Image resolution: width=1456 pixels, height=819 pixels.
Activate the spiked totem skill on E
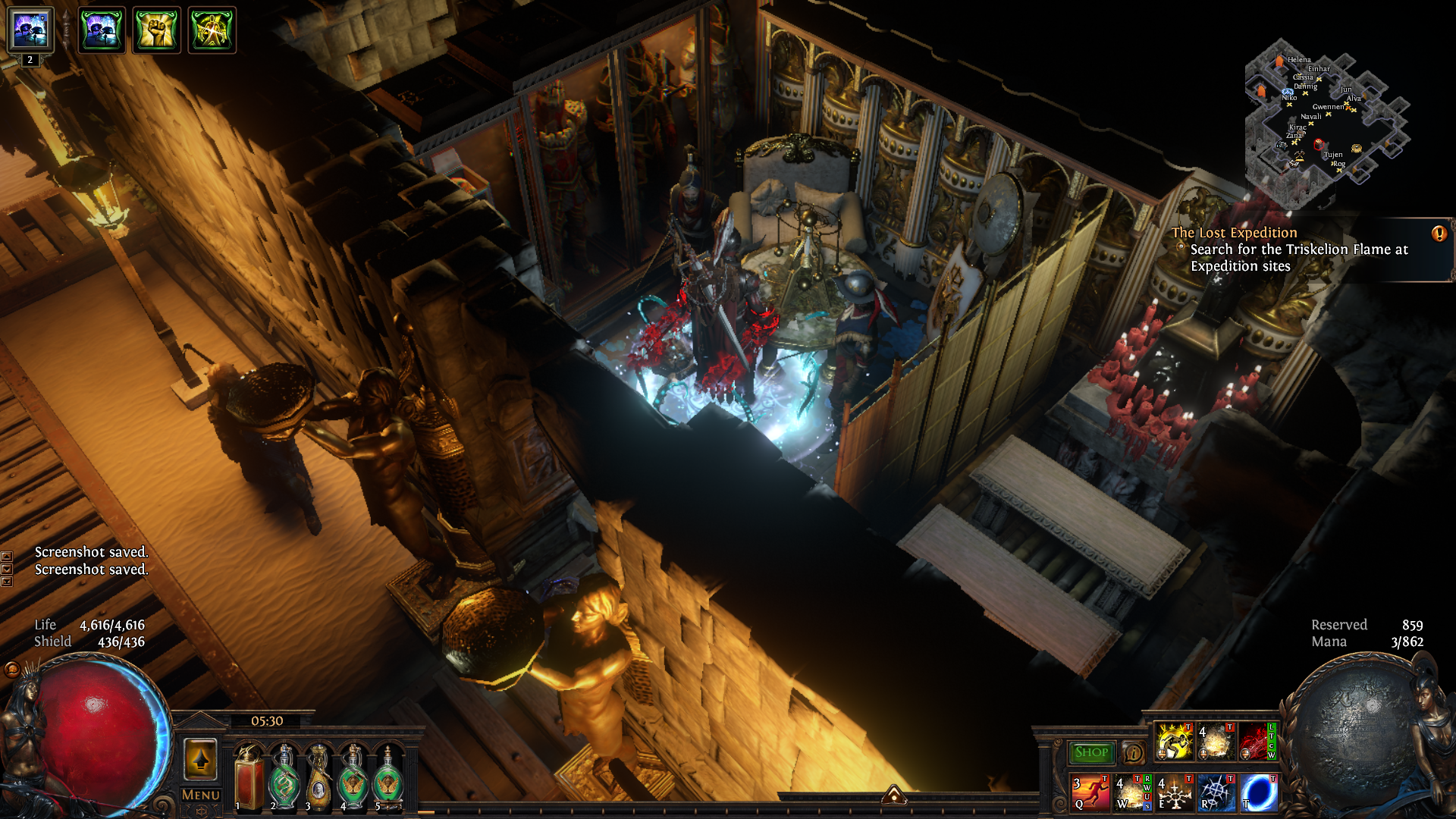pos(1175,792)
